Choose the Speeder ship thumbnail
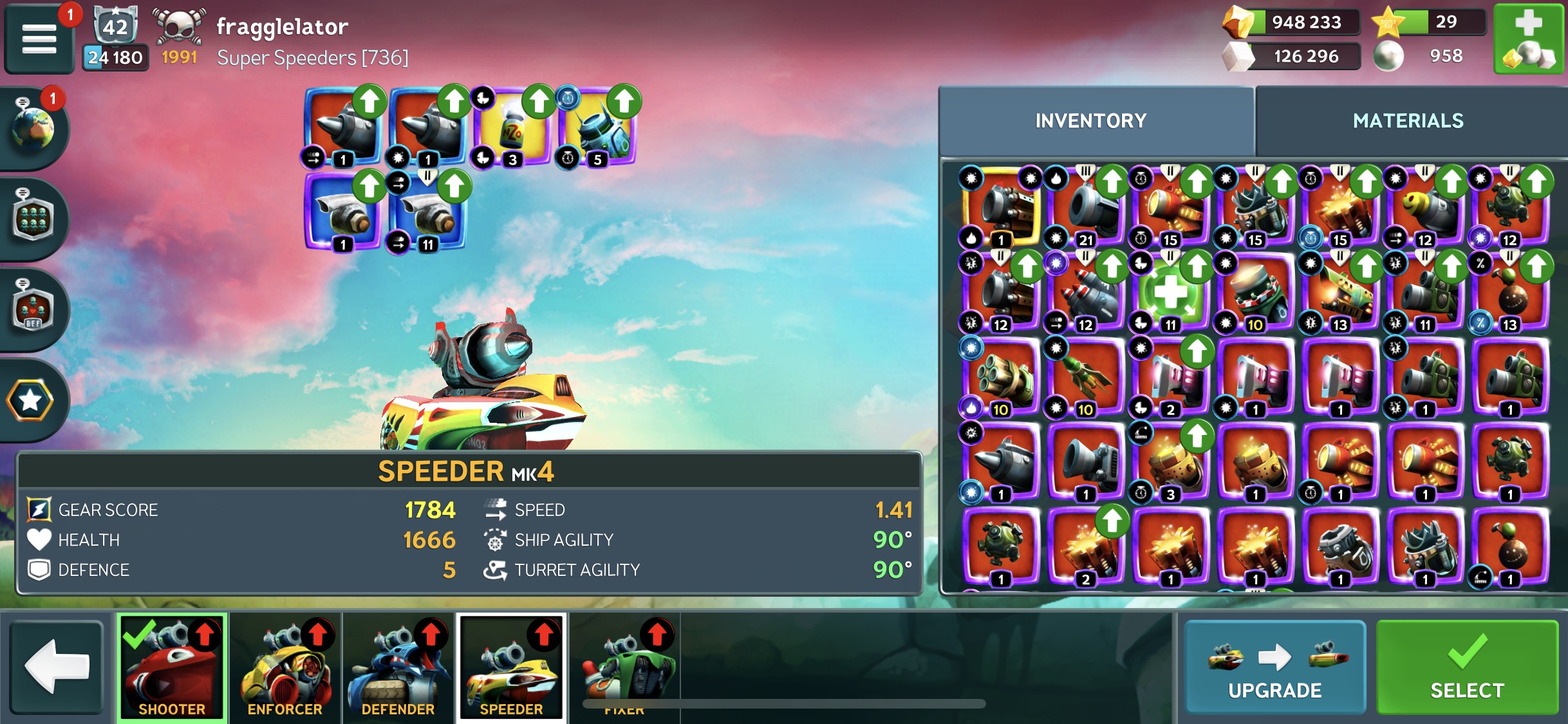1568x724 pixels. coord(512,667)
